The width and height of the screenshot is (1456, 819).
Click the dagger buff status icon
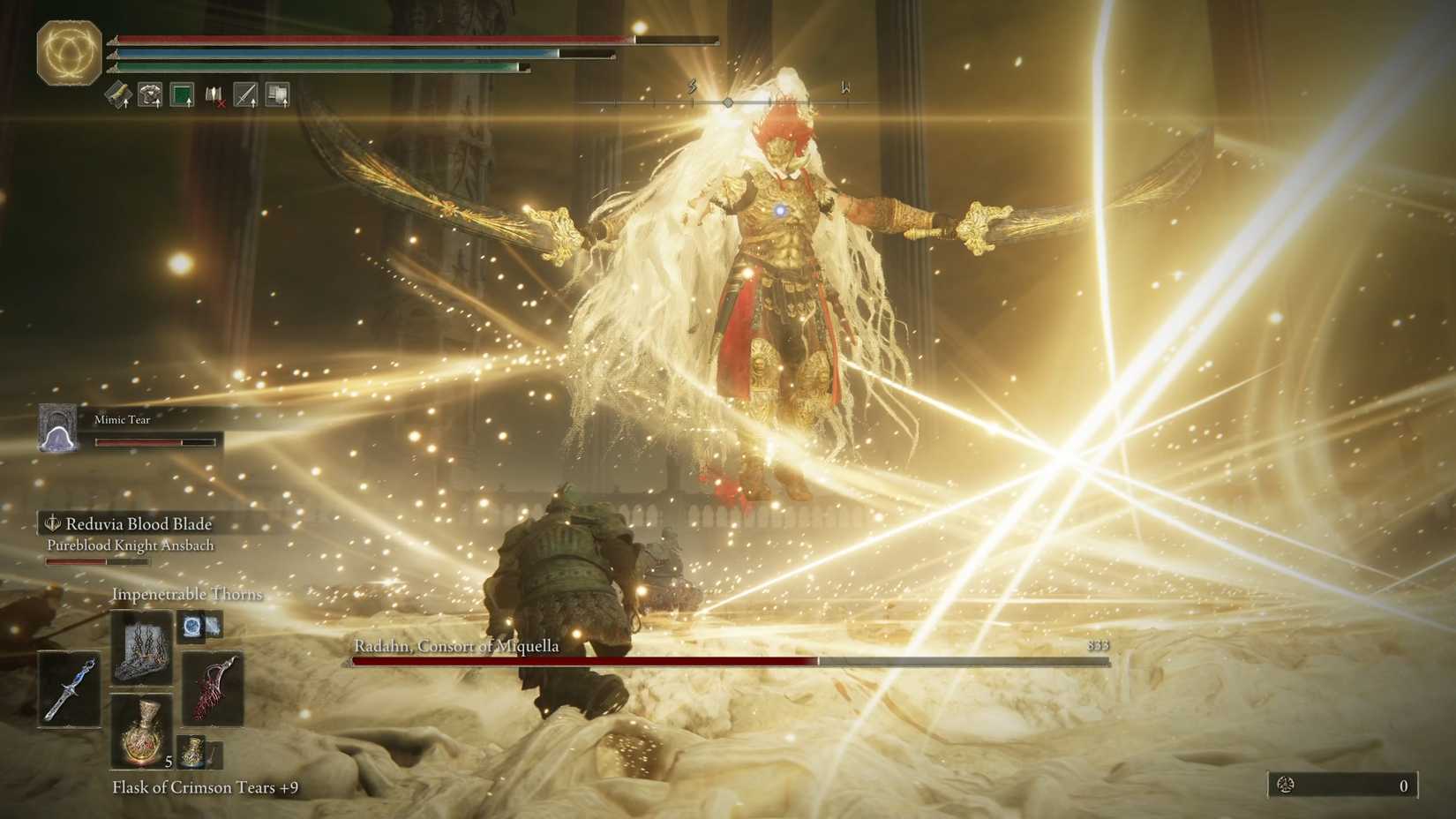click(245, 93)
